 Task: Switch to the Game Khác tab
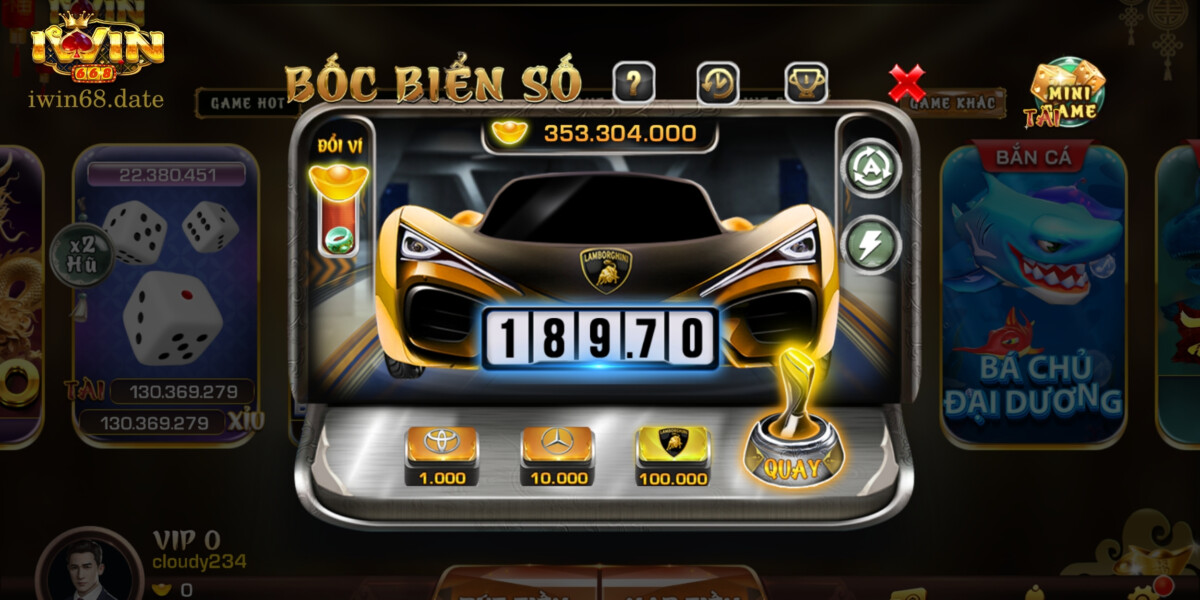(953, 103)
